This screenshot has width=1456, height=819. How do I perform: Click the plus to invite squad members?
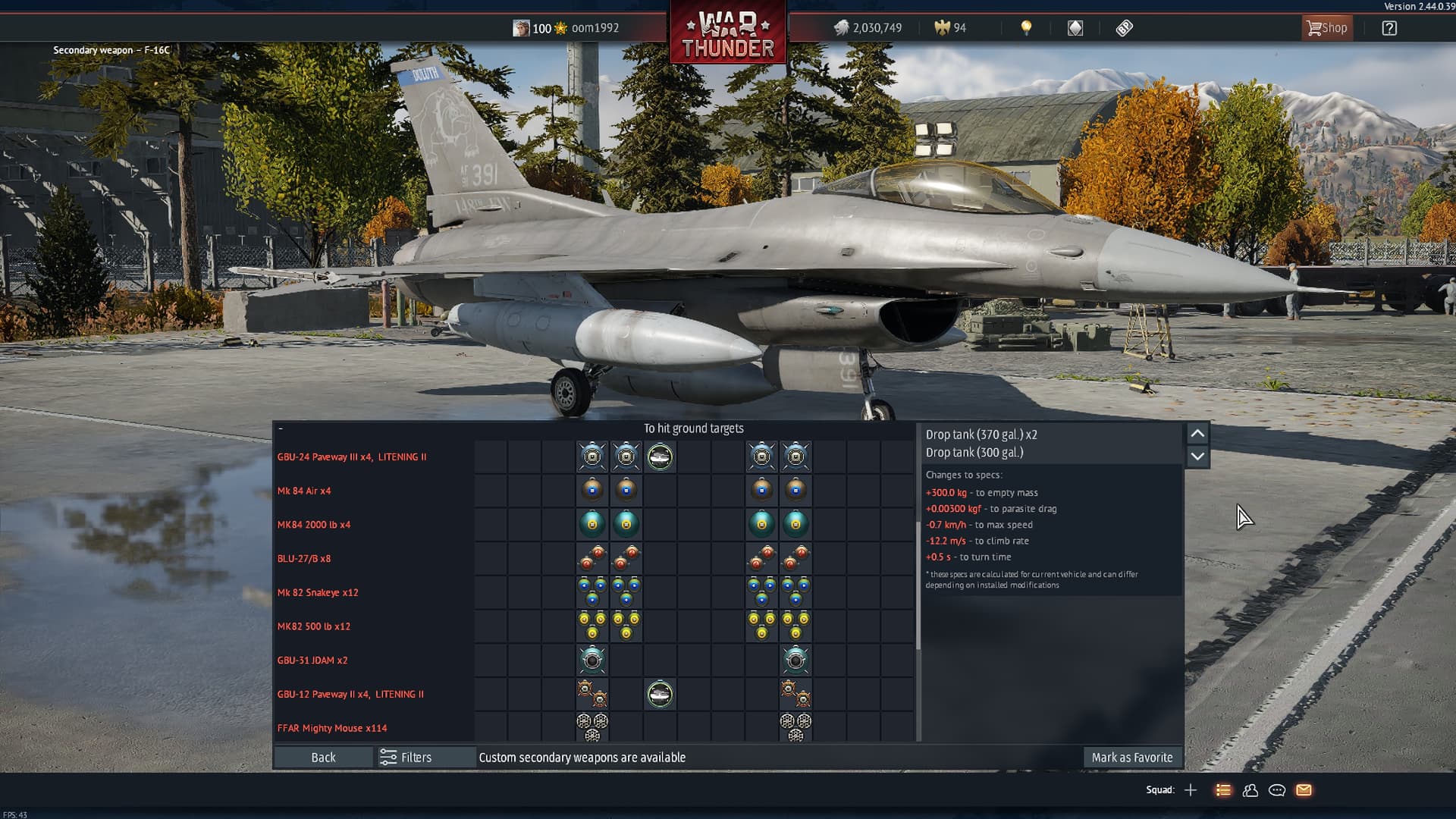[1192, 790]
